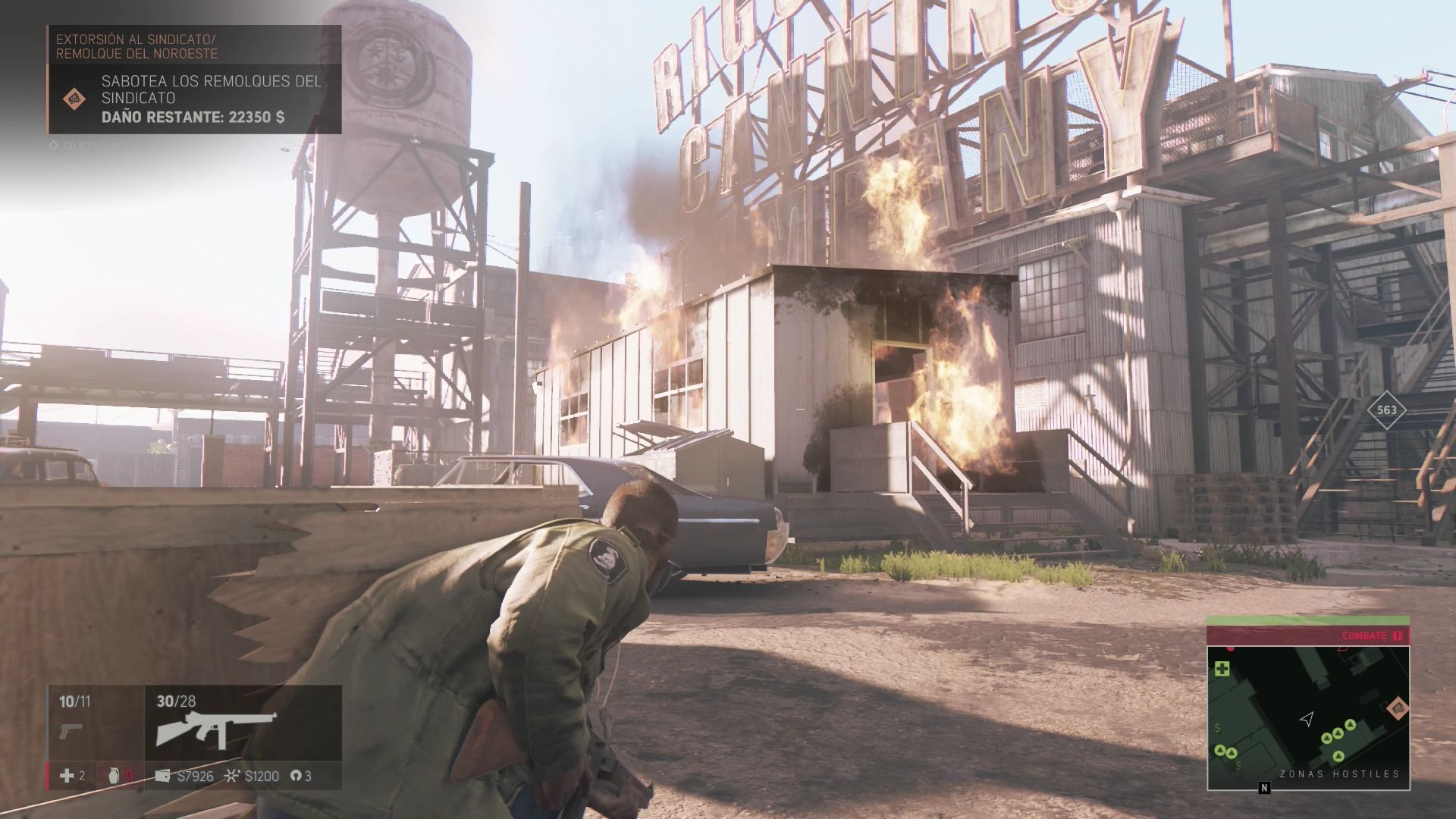The width and height of the screenshot is (1456, 819).
Task: Click the 563 distance waypoint marker
Action: pyautogui.click(x=1386, y=410)
